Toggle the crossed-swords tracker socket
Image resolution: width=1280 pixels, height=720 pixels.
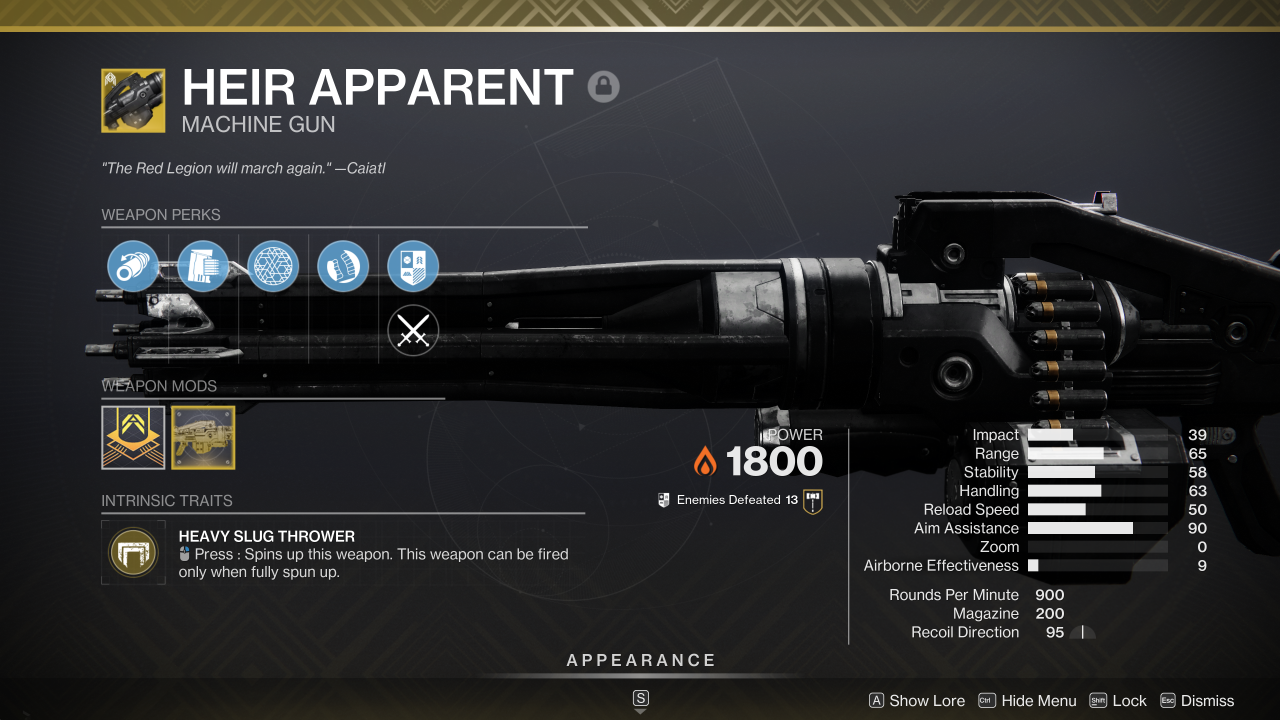click(x=413, y=330)
